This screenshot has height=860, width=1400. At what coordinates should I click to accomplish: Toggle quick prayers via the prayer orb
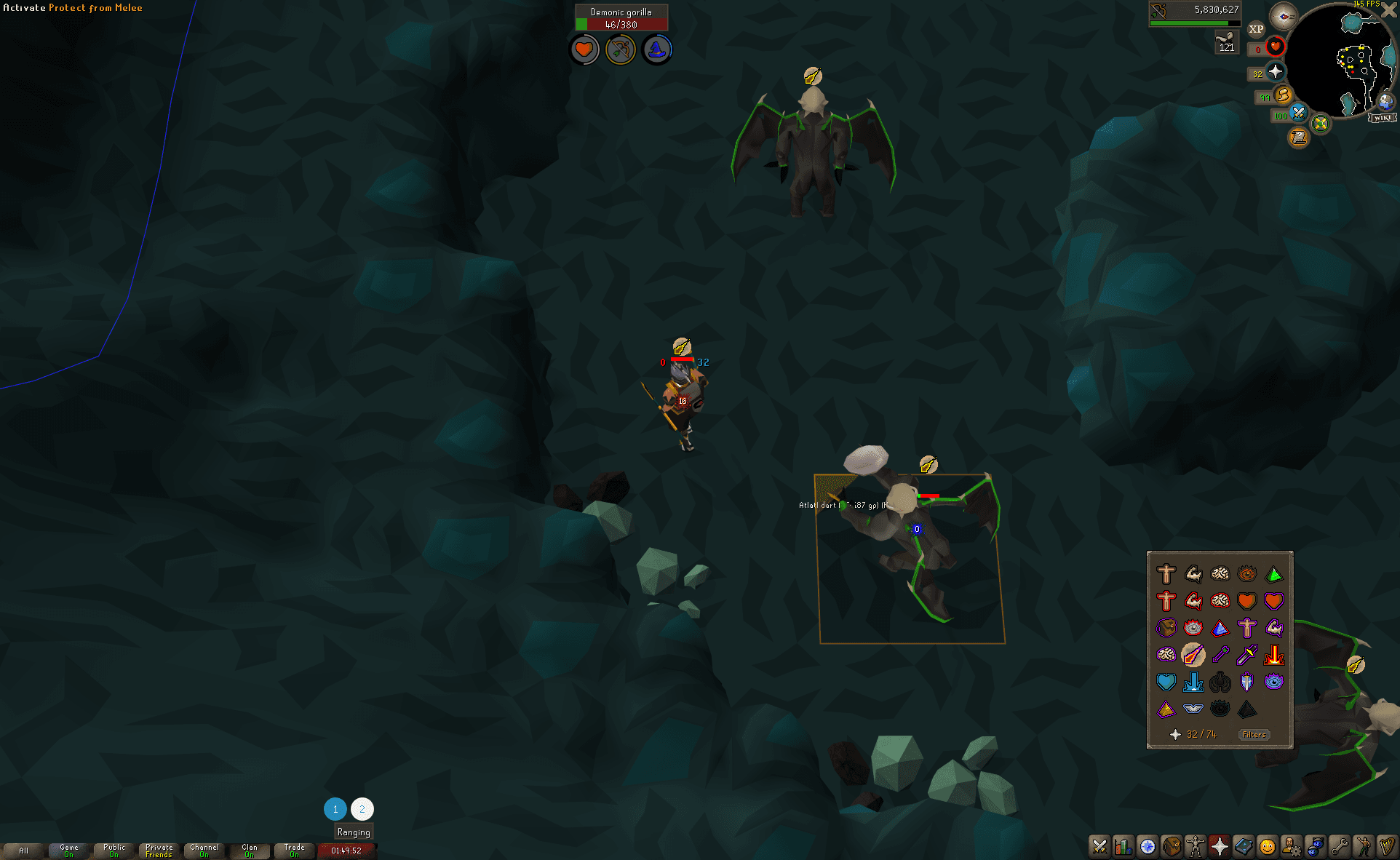coord(1276,72)
